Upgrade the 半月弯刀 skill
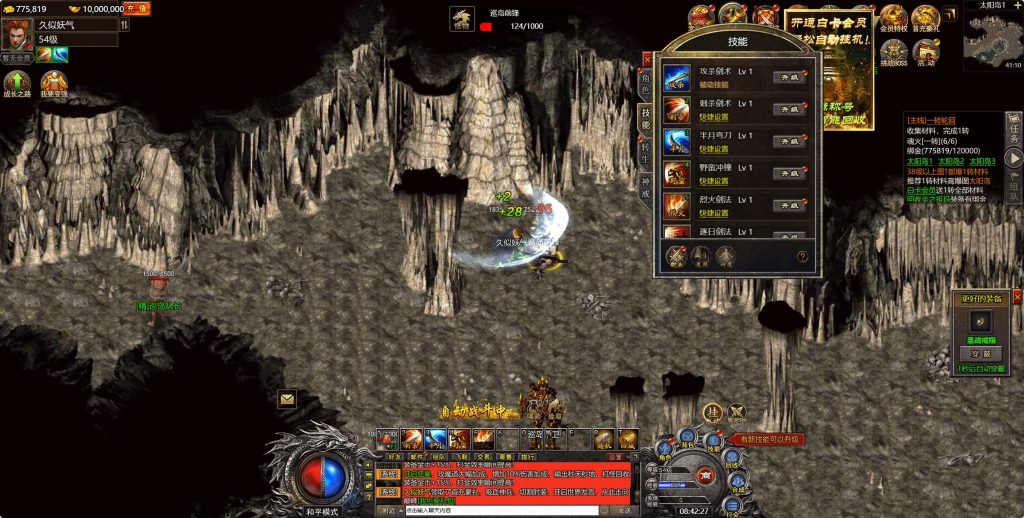The height and width of the screenshot is (518, 1024). point(789,141)
